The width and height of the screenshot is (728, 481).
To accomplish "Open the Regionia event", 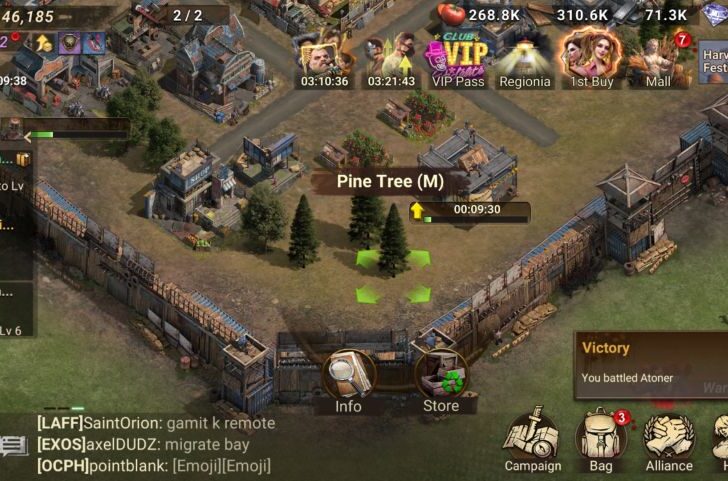I will pos(525,62).
